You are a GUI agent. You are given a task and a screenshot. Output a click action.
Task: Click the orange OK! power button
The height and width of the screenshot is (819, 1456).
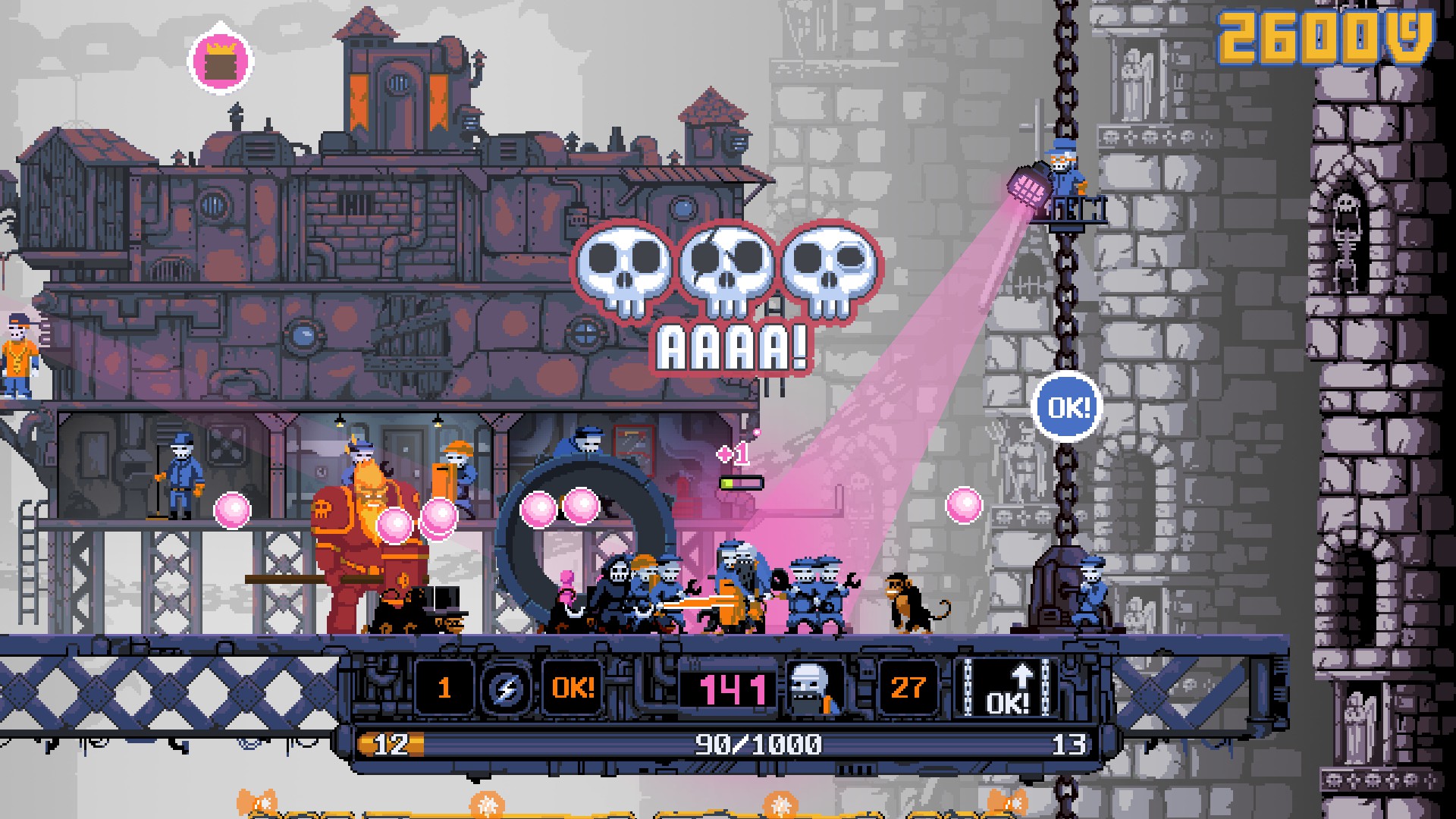[x=573, y=689]
